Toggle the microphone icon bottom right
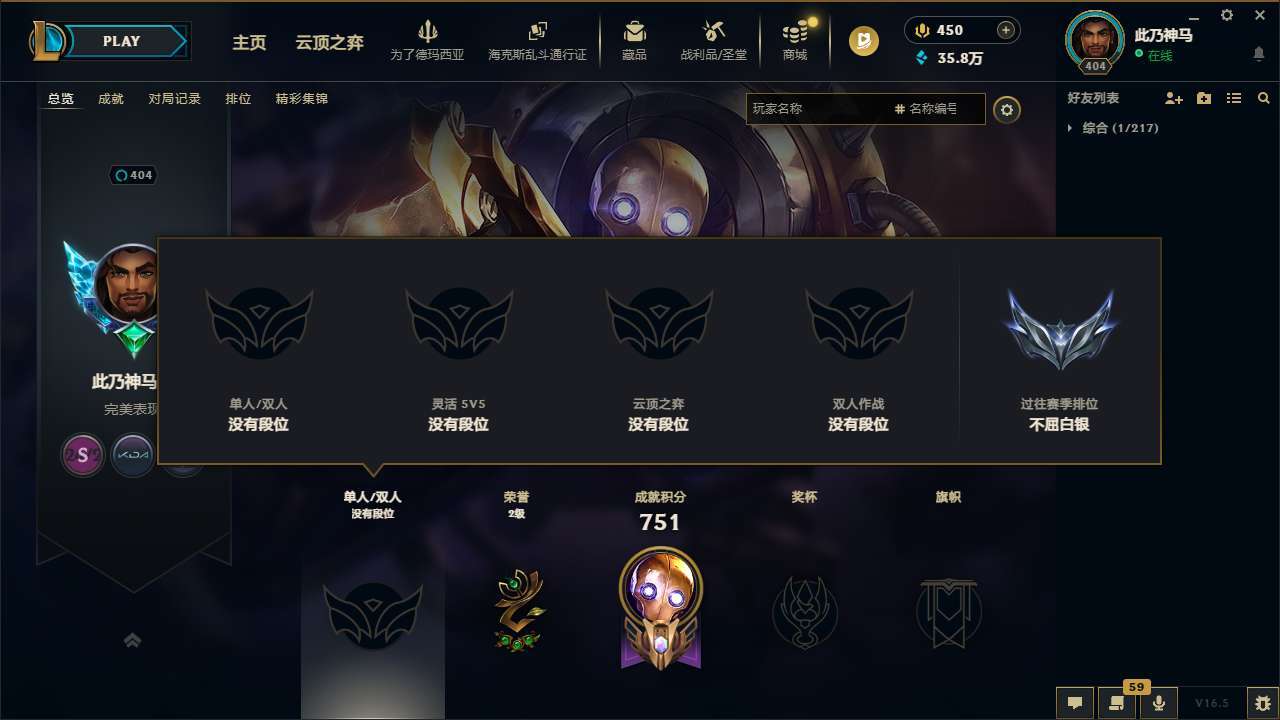The height and width of the screenshot is (720, 1280). (1159, 703)
